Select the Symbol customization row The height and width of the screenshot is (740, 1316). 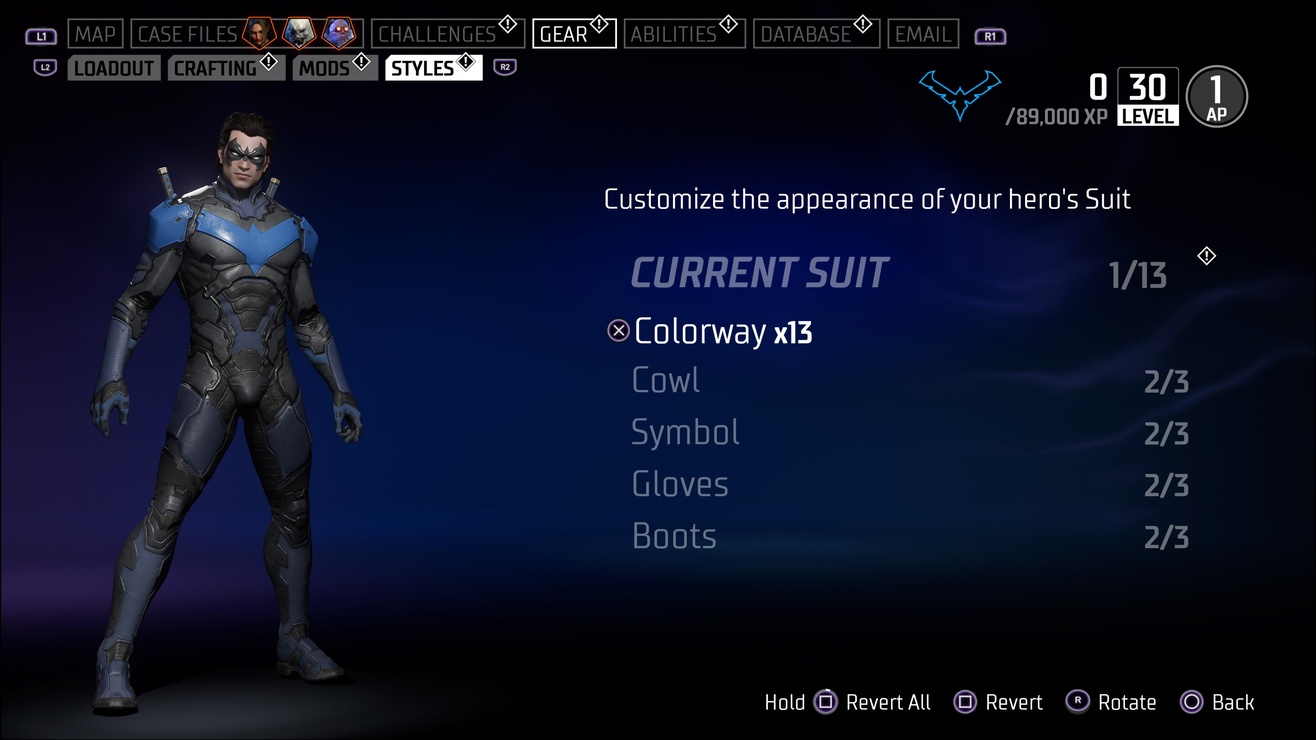tap(686, 433)
